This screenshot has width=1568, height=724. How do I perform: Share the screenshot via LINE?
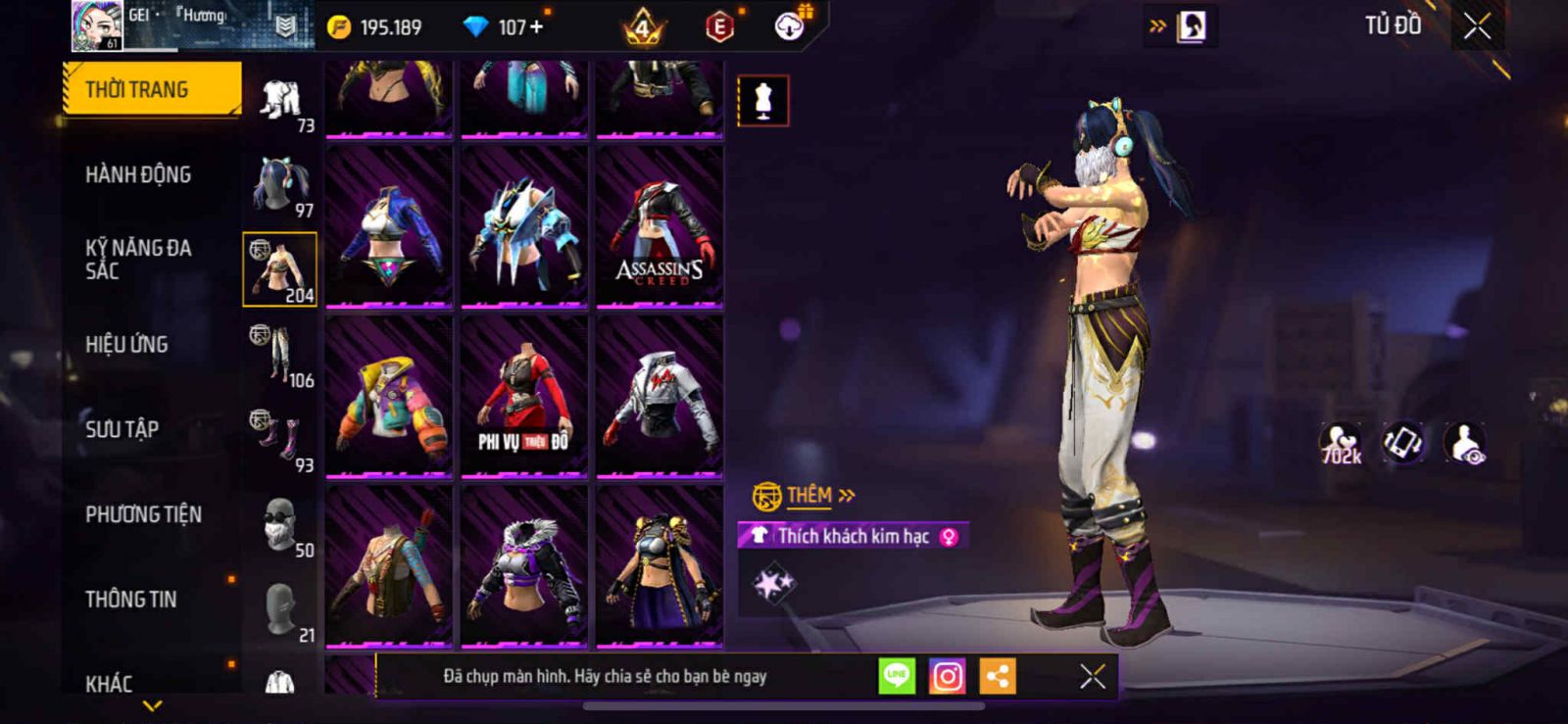pos(897,676)
